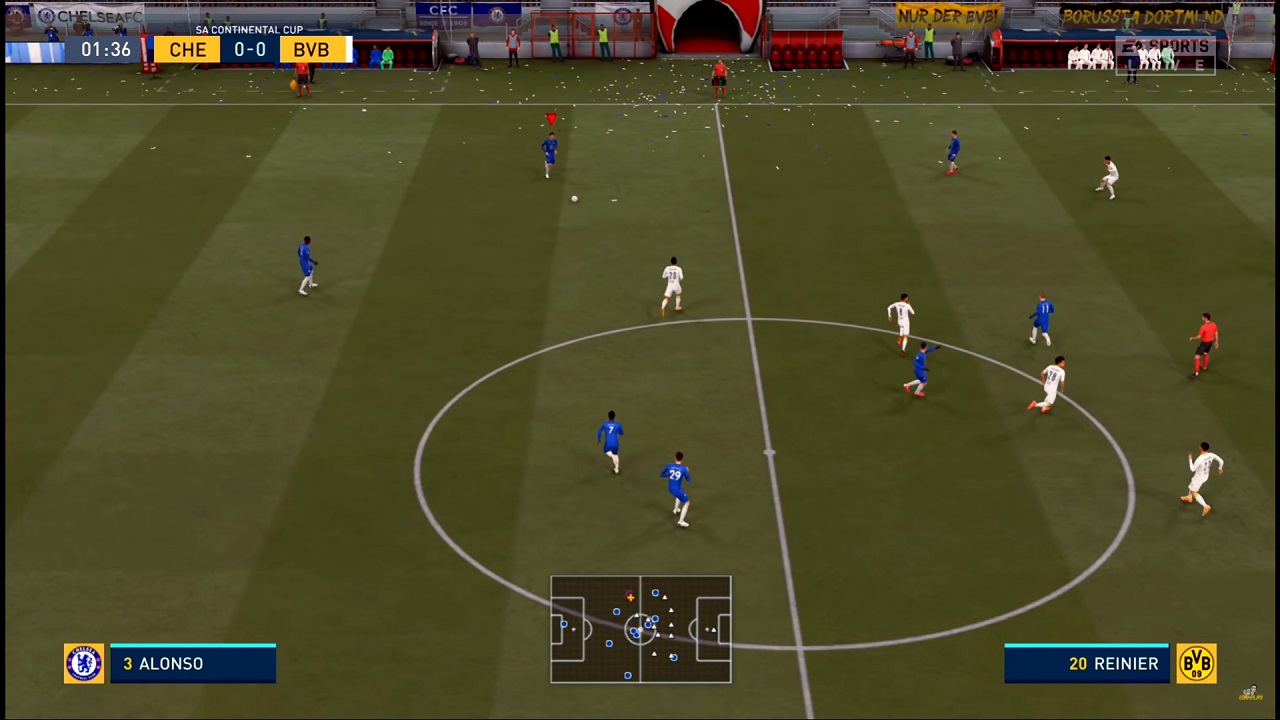The image size is (1280, 720).
Task: Click the player indicator arrow above Alonso
Action: [x=551, y=120]
